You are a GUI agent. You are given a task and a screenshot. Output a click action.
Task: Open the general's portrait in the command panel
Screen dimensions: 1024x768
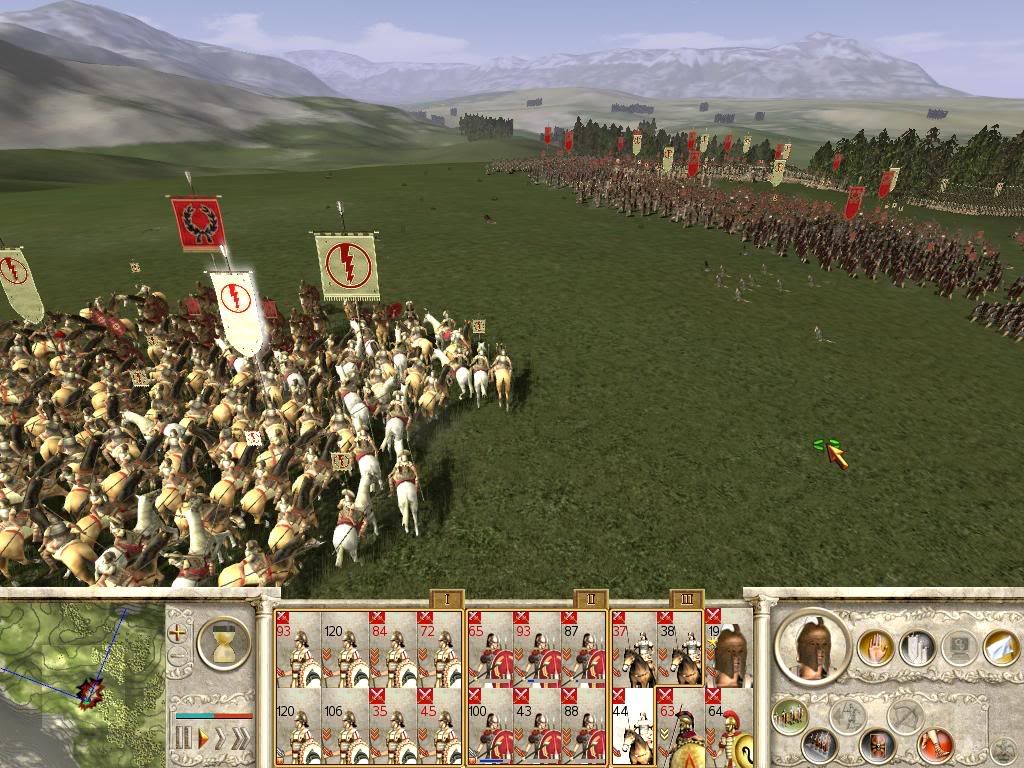pos(812,646)
